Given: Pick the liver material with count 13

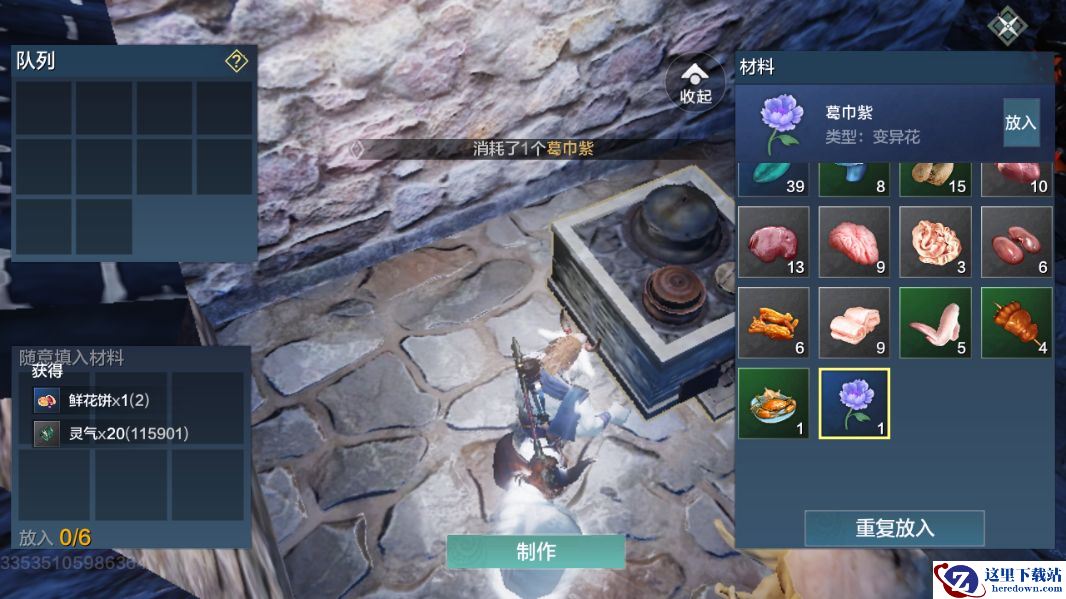Looking at the screenshot, I should pyautogui.click(x=773, y=241).
